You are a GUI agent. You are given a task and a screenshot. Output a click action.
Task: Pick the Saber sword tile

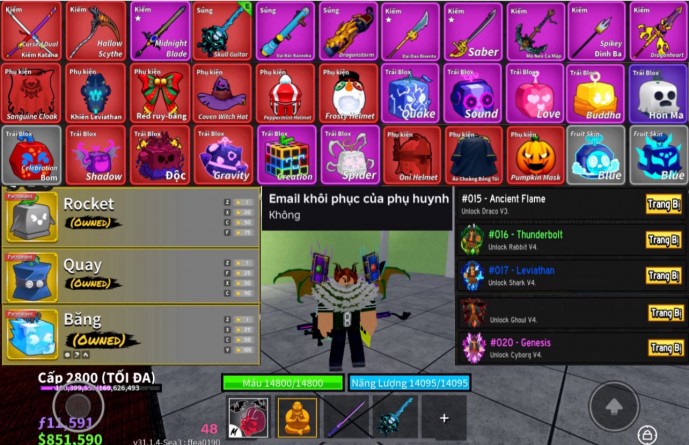(471, 31)
